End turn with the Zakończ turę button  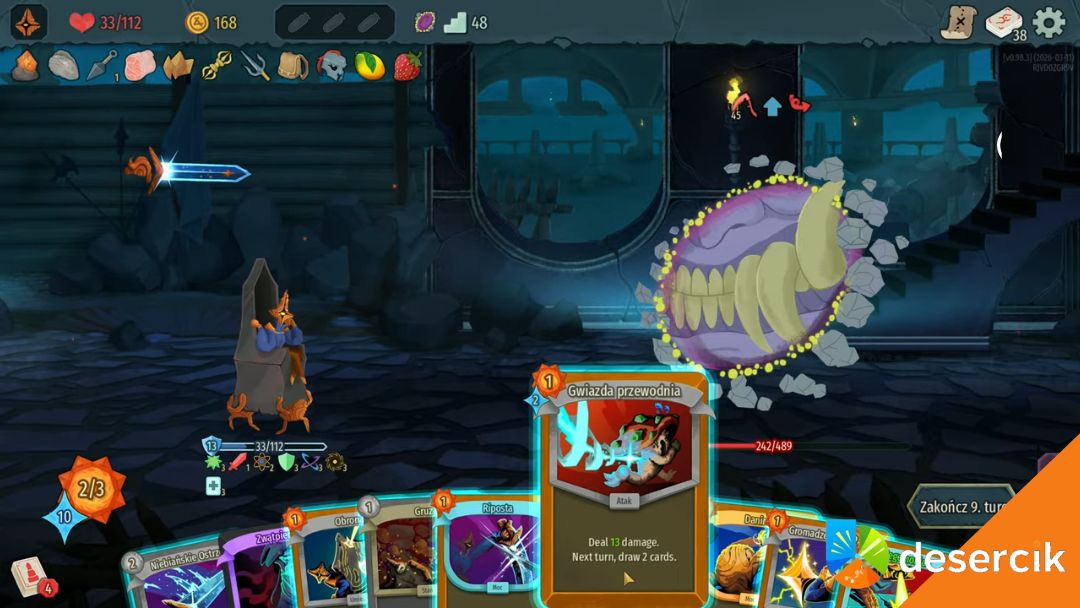pyautogui.click(x=960, y=505)
